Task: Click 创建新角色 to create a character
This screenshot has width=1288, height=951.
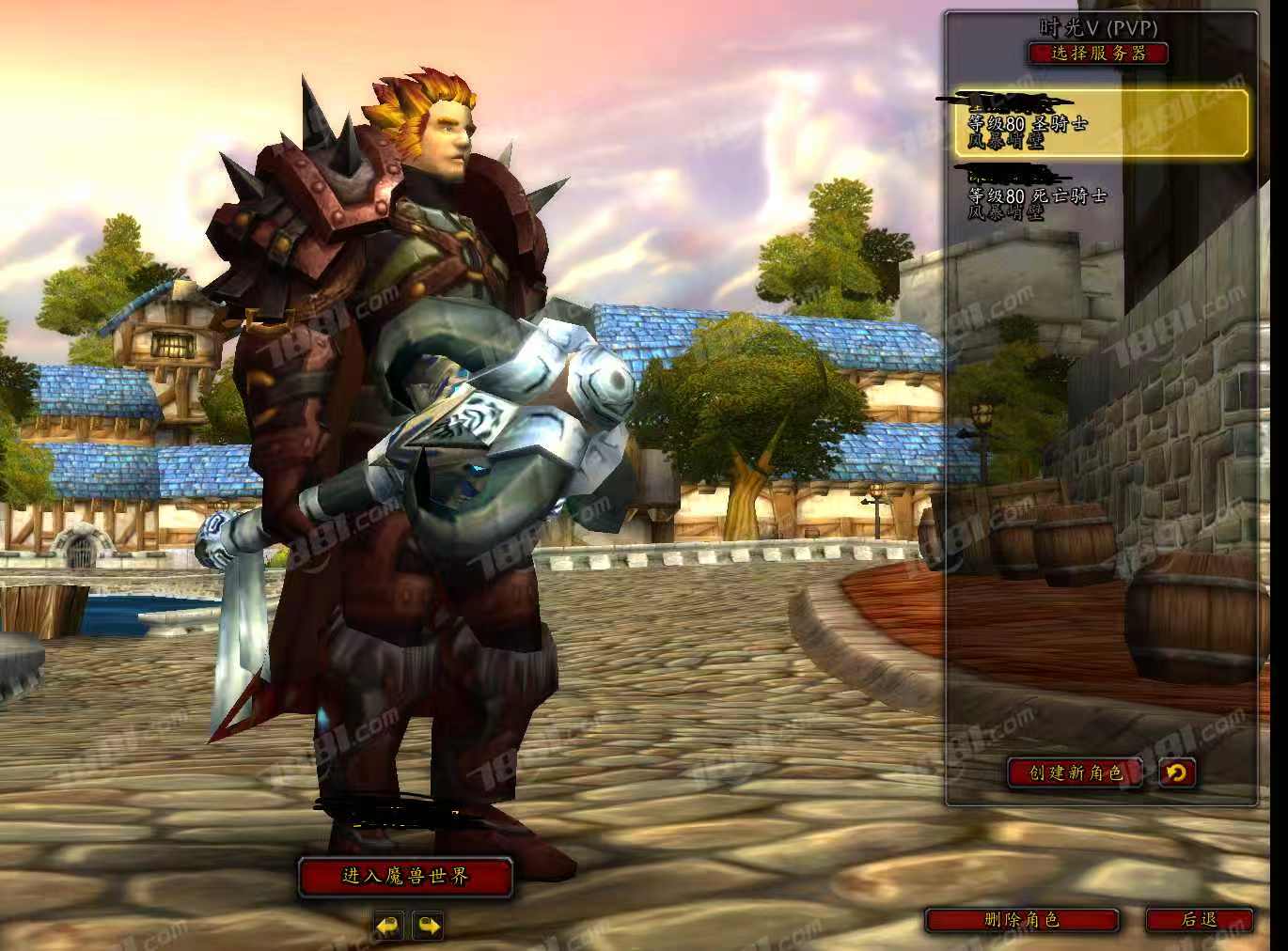Action: click(x=1076, y=772)
